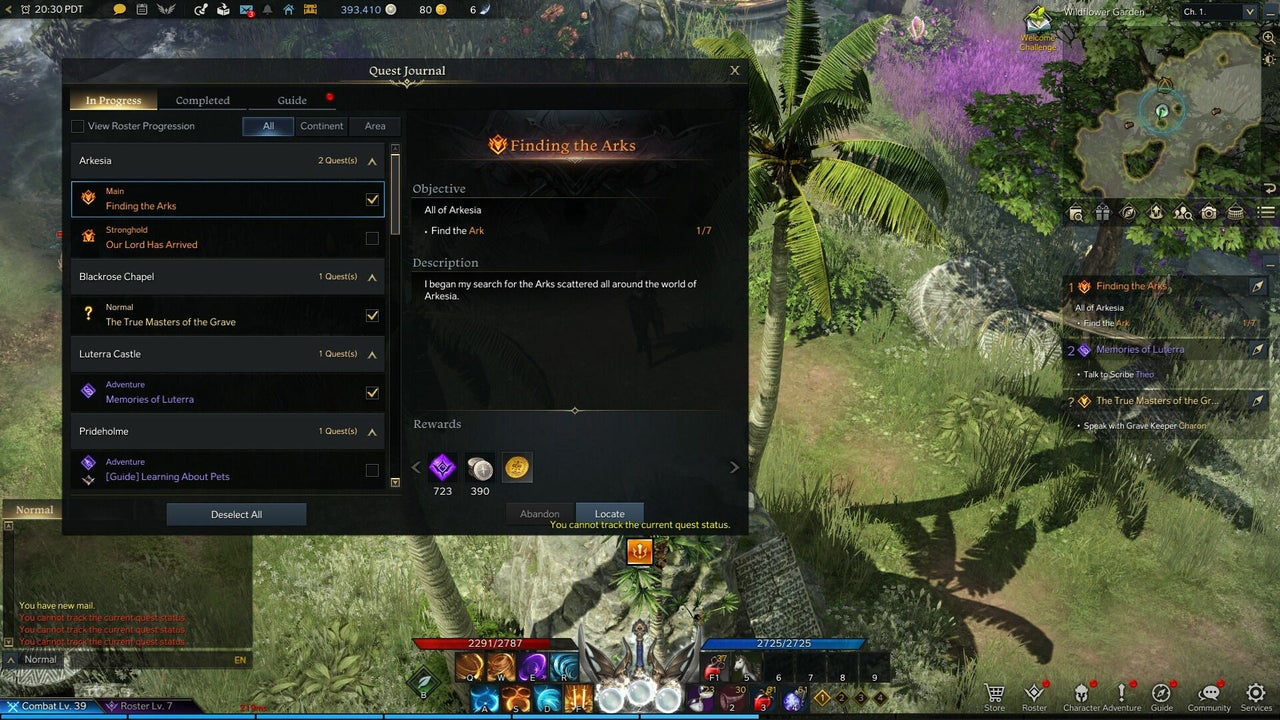Open the Guide tab in Quest Journal
The height and width of the screenshot is (720, 1280).
click(x=292, y=100)
